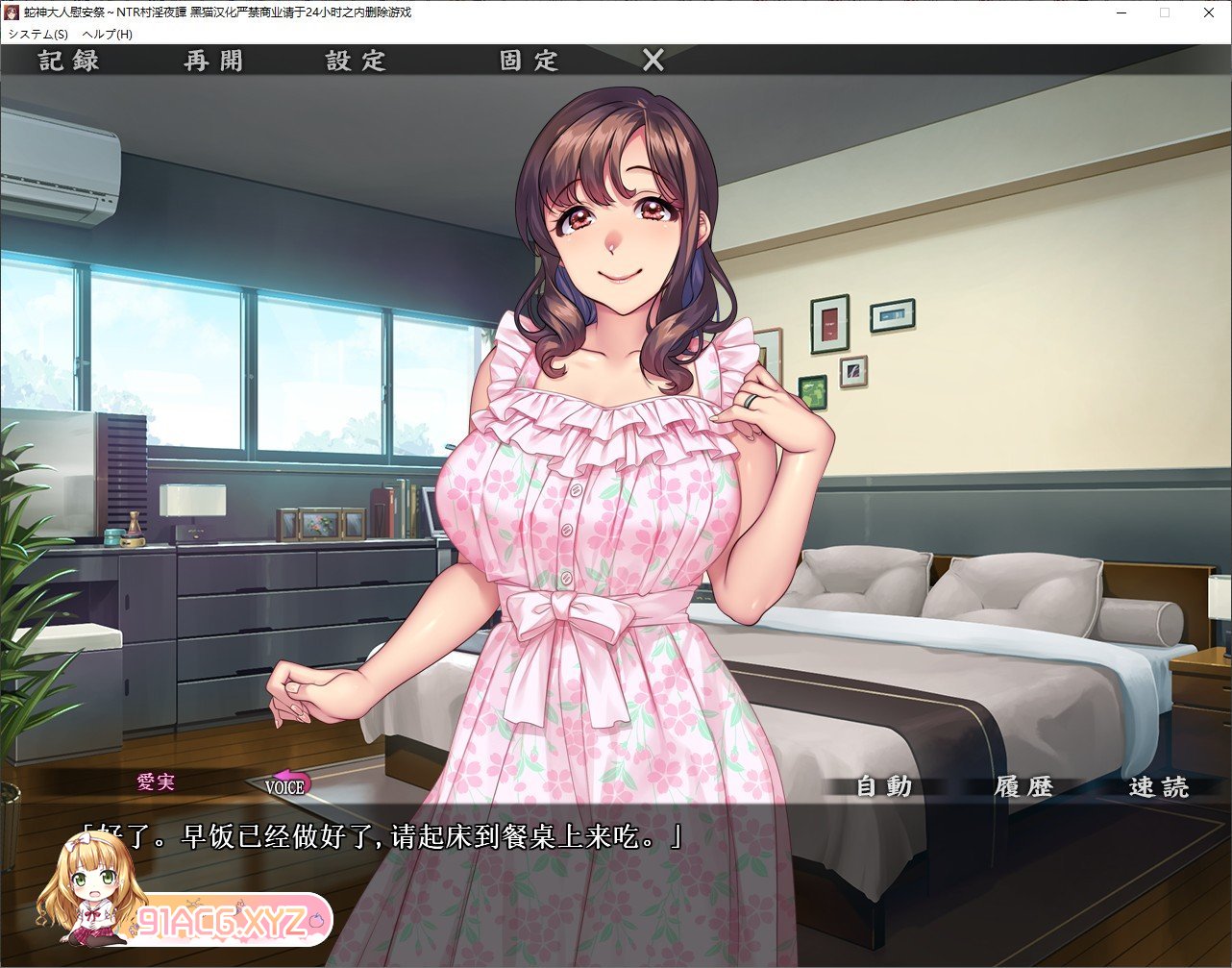Click the snake game icon in the title bar
The width and height of the screenshot is (1232, 968).
(x=12, y=12)
